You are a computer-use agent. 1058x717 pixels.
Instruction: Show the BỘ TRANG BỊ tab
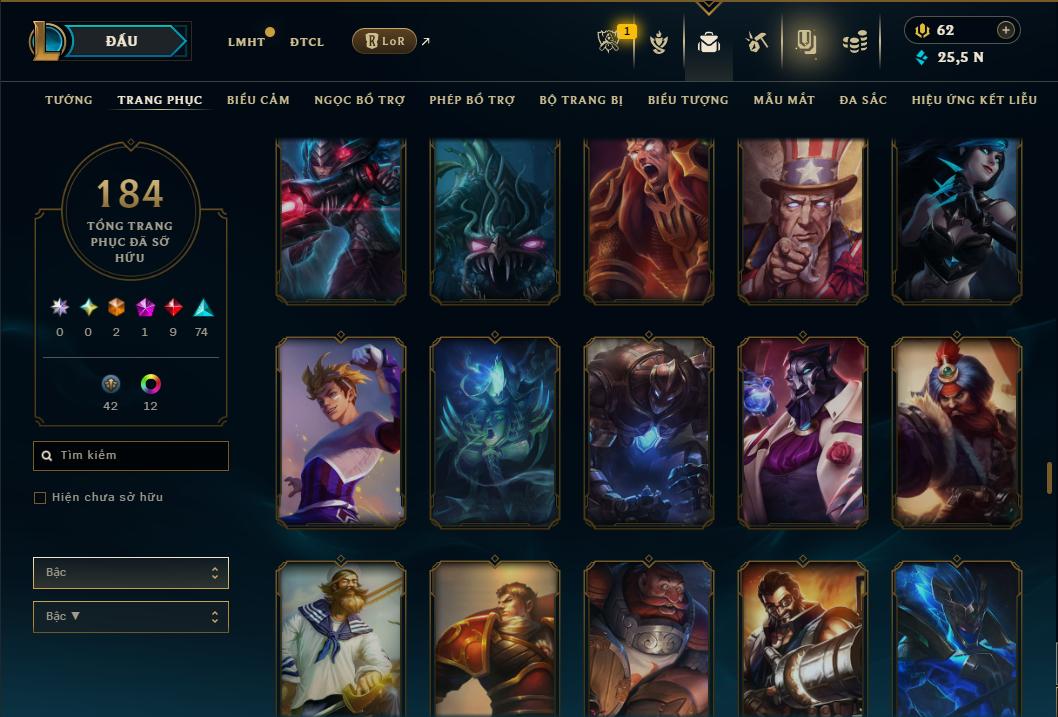581,100
